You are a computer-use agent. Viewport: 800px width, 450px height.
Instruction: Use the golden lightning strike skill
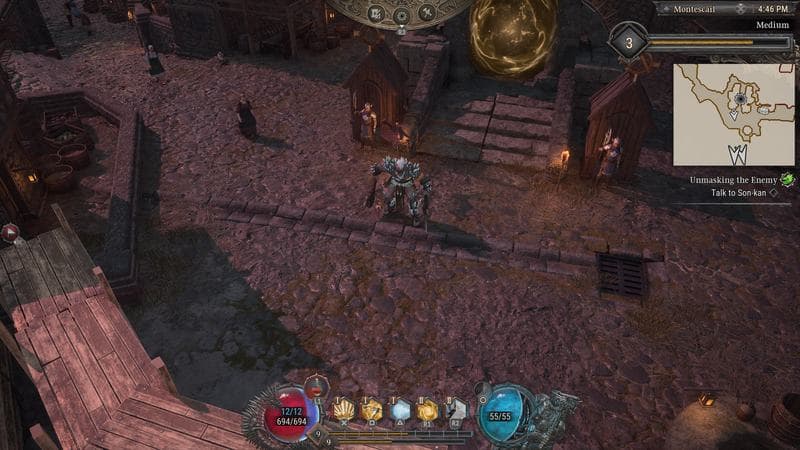click(372, 409)
